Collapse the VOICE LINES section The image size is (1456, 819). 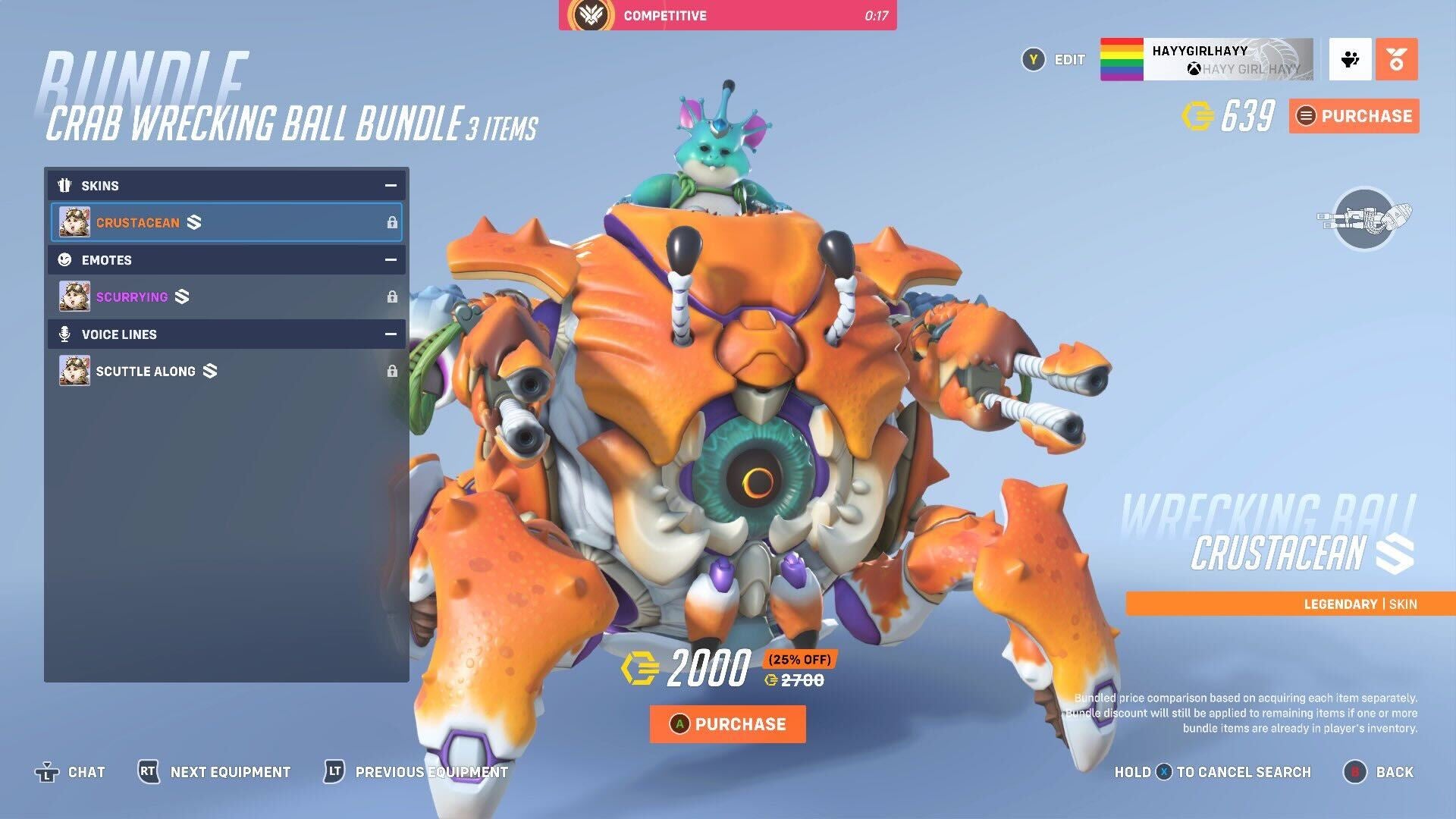point(390,334)
